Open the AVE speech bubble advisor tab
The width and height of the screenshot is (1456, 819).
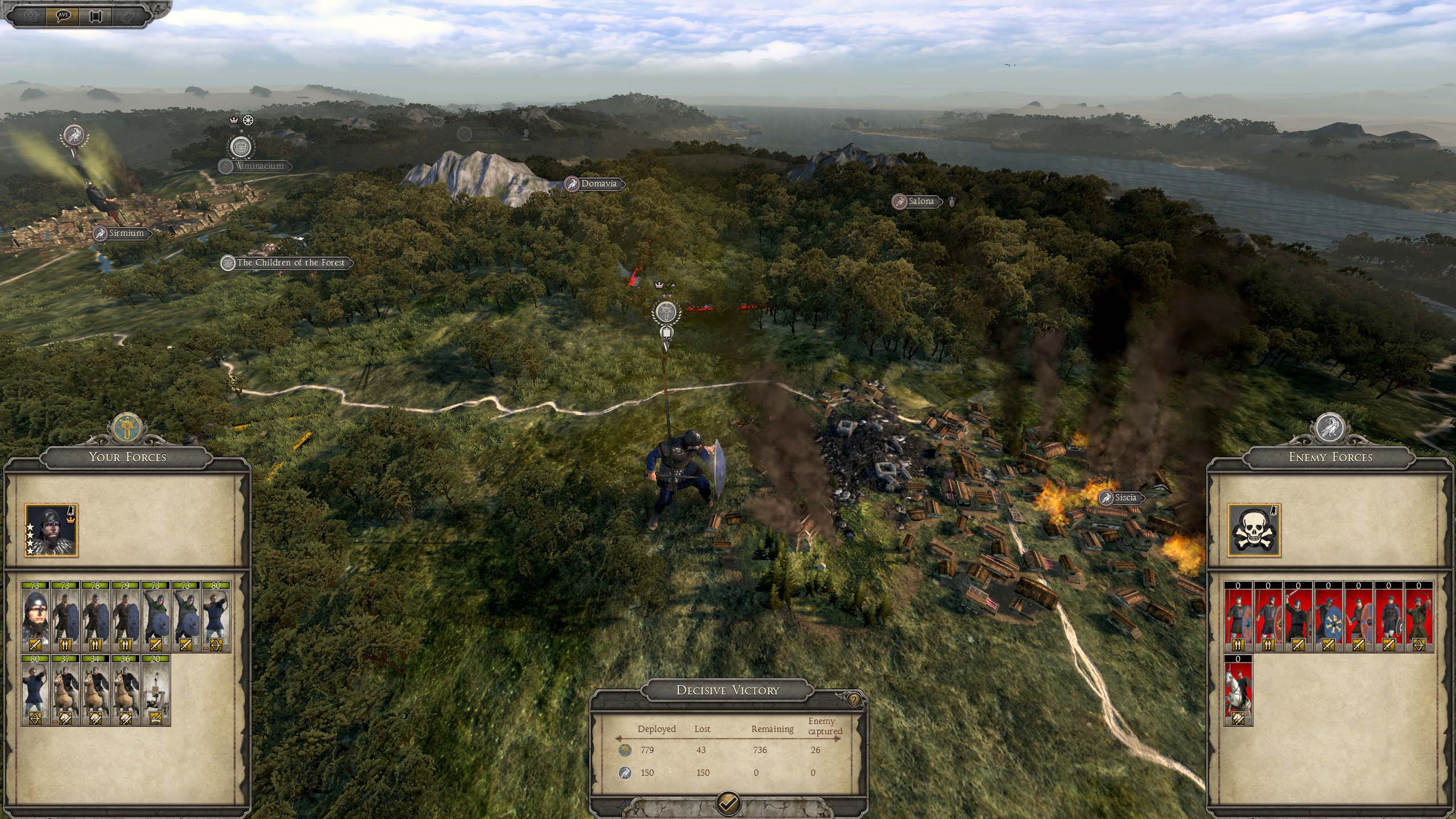pyautogui.click(x=63, y=15)
